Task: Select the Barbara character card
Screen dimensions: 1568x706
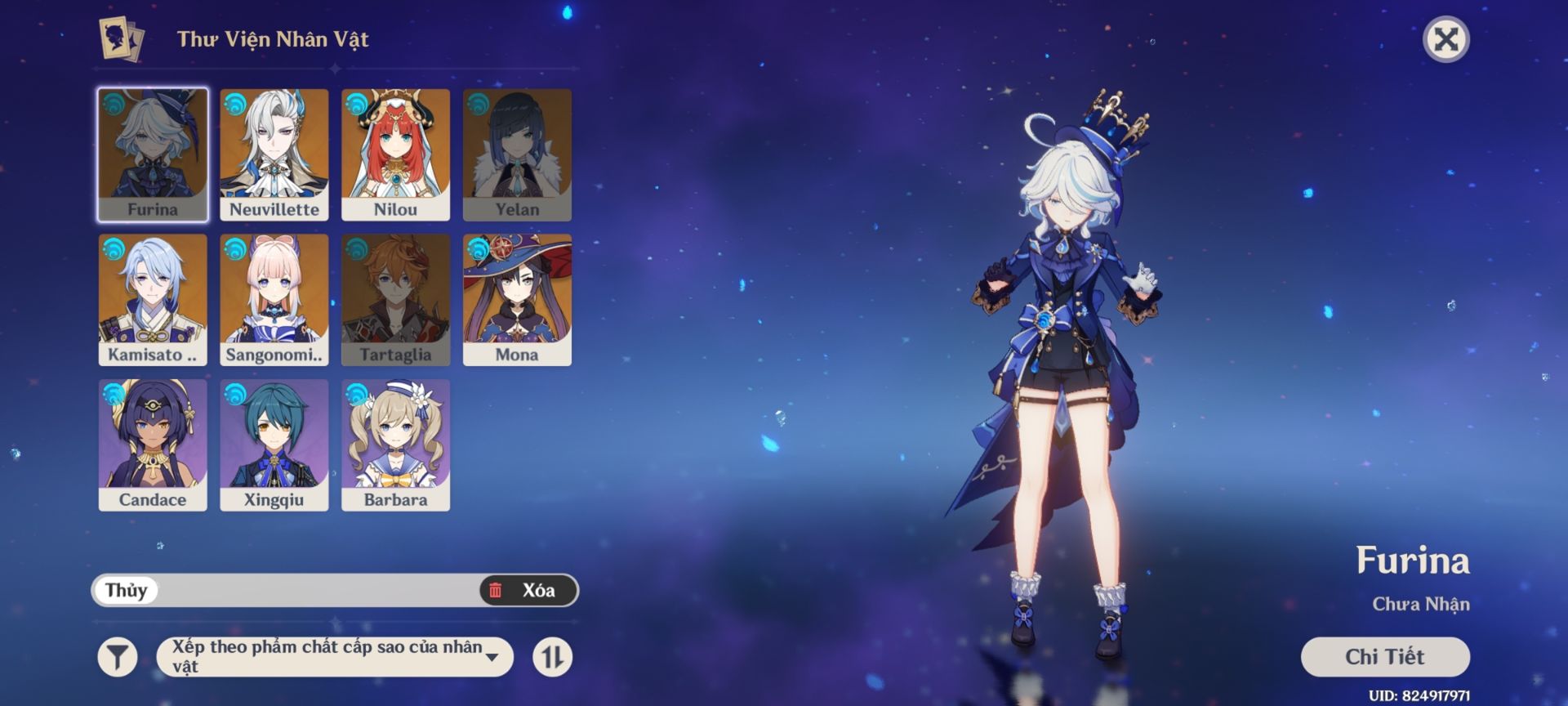Action: [x=395, y=445]
